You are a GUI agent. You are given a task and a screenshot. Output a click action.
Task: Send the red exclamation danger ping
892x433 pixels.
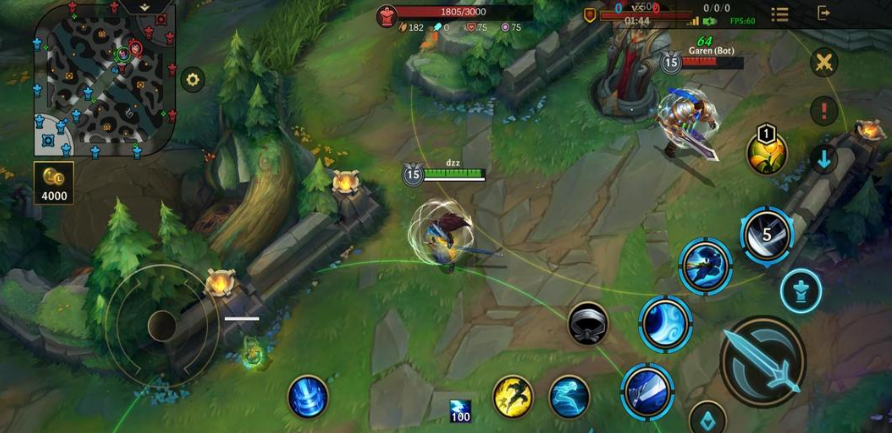click(x=824, y=110)
